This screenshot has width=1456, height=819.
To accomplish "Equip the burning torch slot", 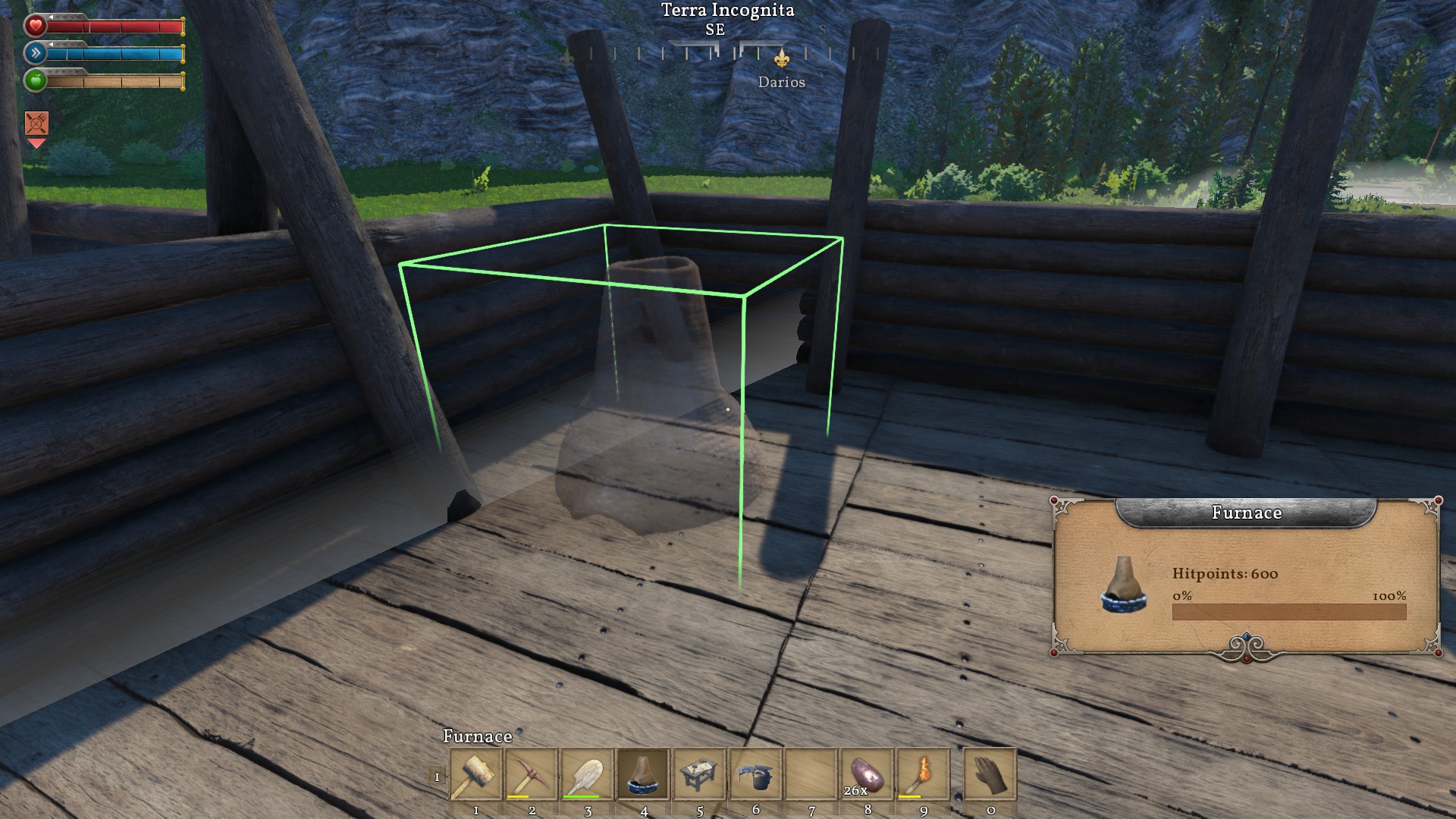I will [923, 774].
